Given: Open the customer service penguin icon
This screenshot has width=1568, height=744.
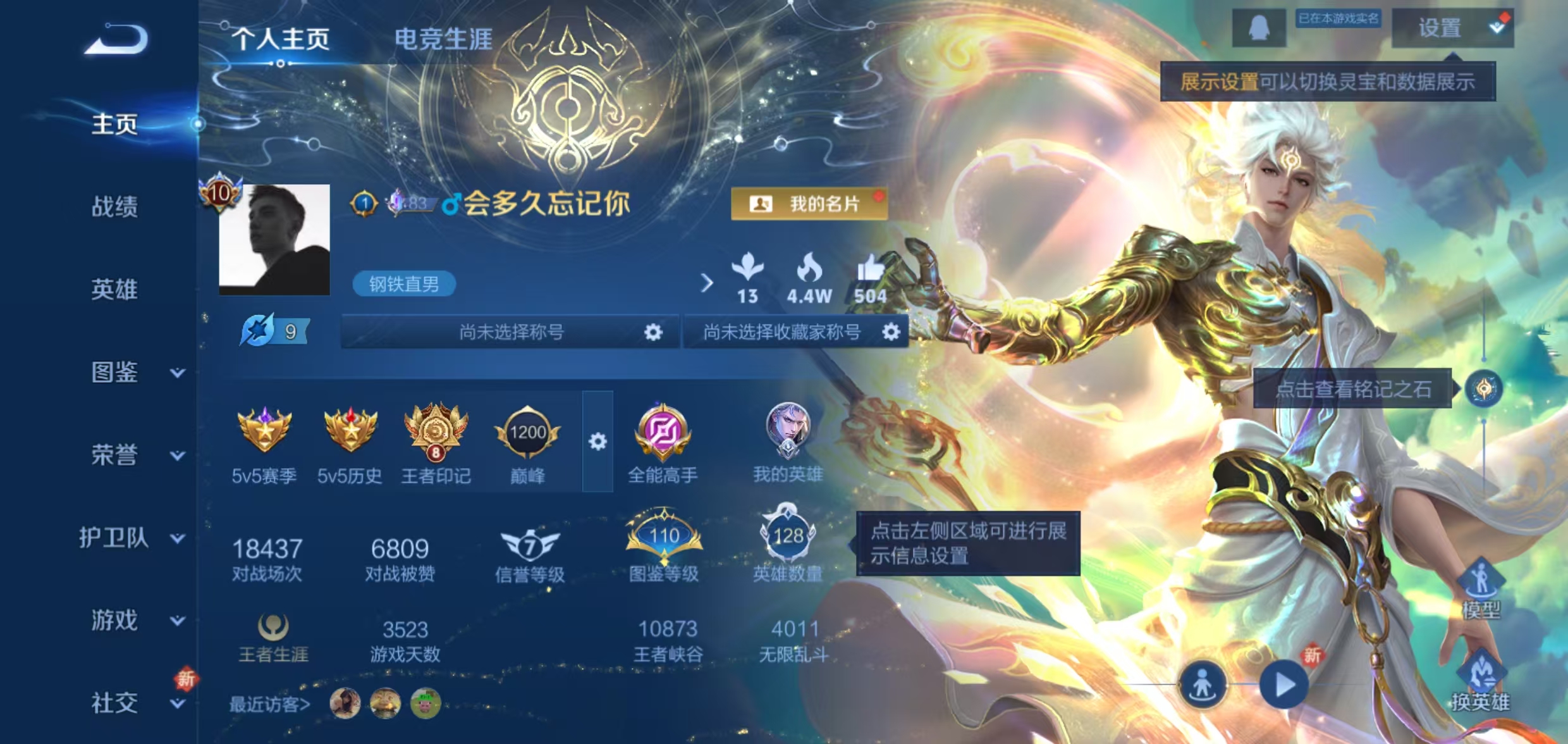Looking at the screenshot, I should tap(1259, 28).
